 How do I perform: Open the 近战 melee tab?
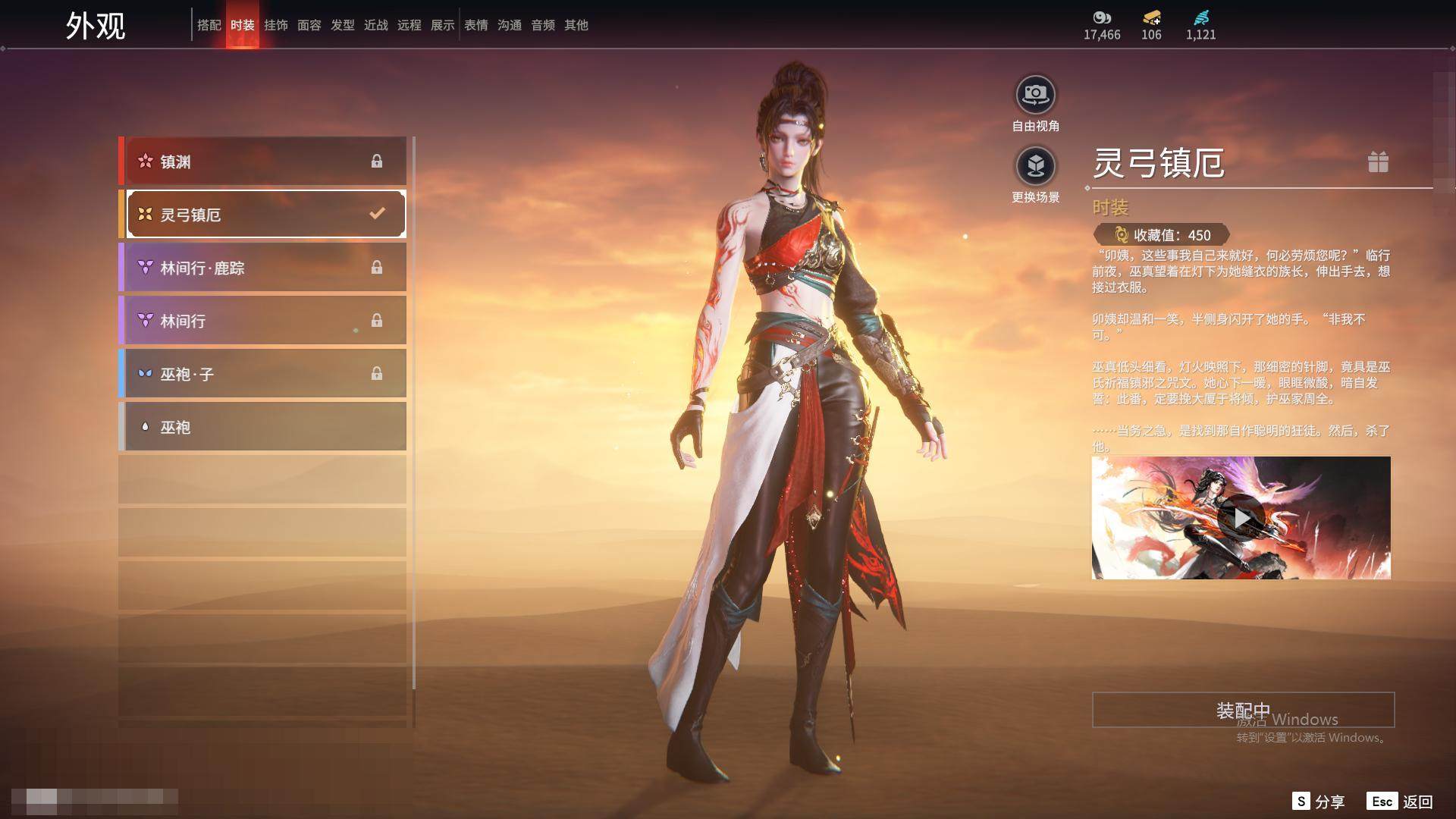[x=376, y=25]
